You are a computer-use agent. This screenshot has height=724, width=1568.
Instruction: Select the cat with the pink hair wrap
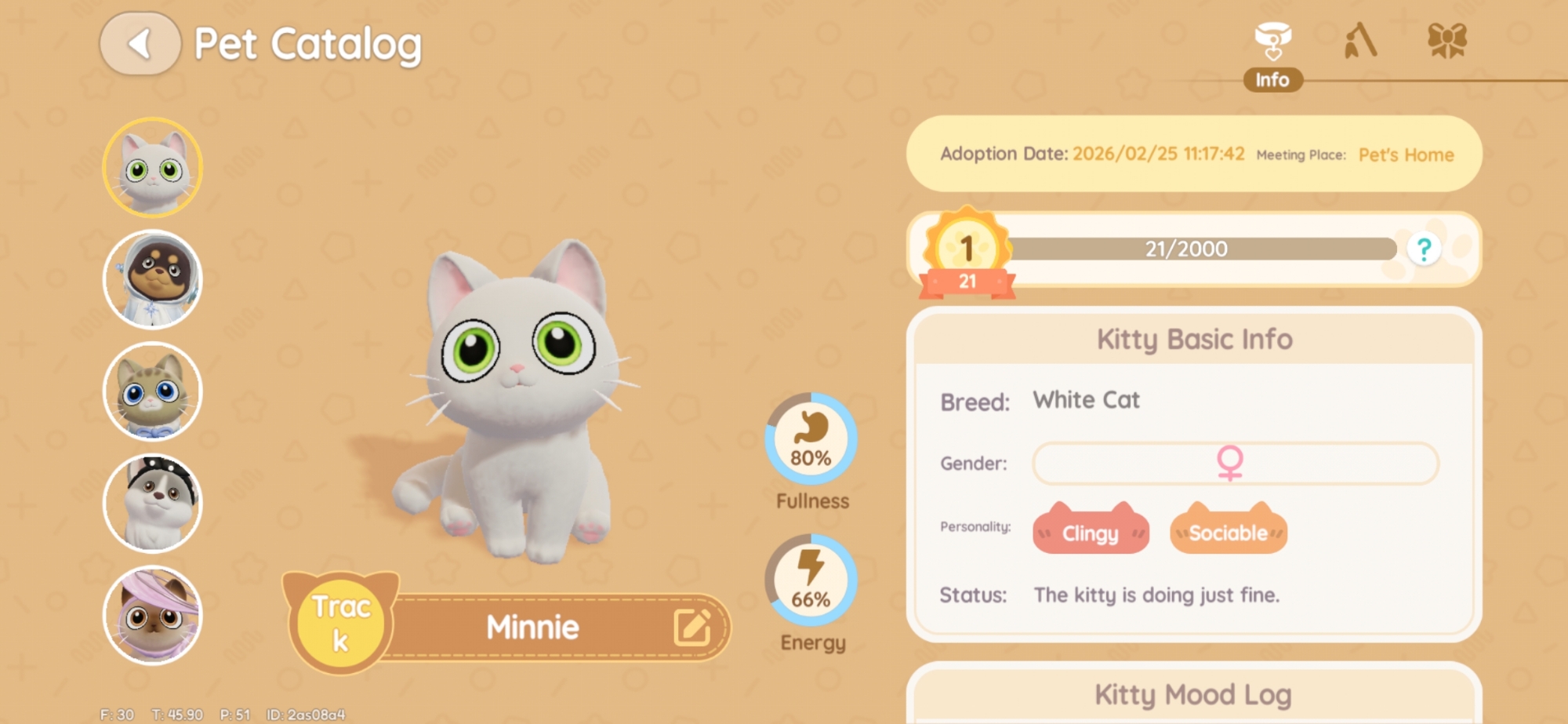coord(153,616)
